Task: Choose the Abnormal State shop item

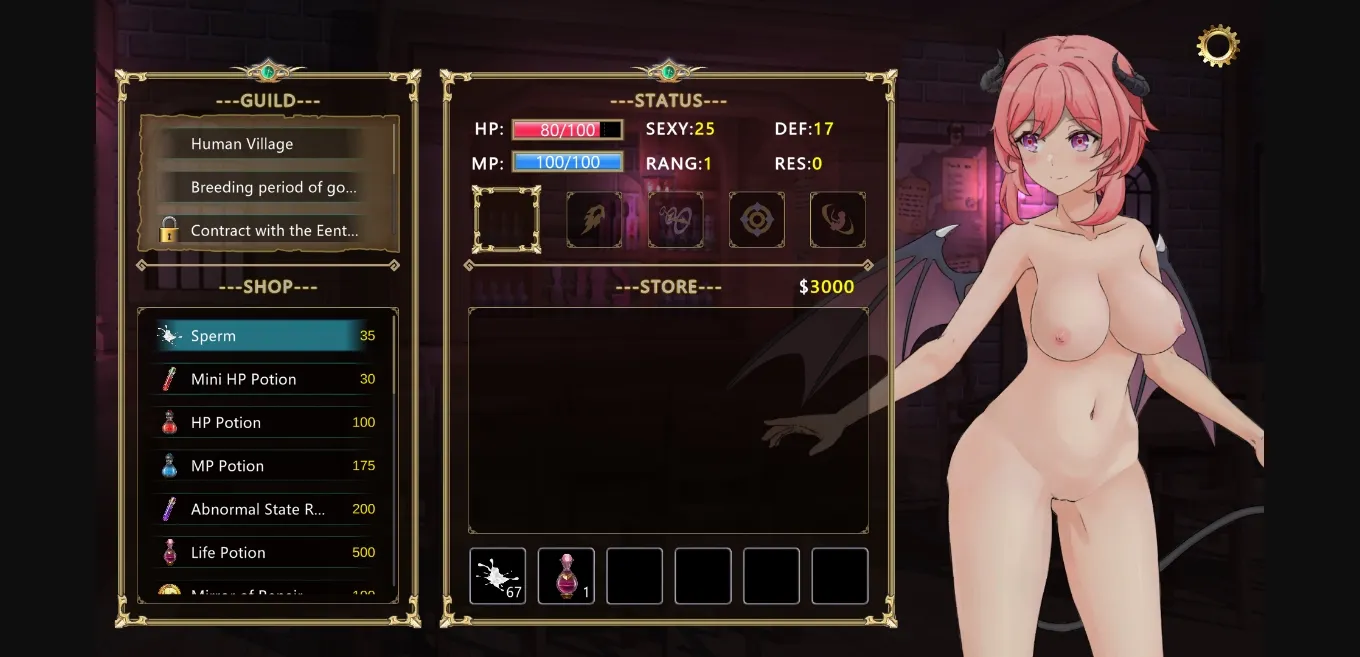Action: click(266, 509)
